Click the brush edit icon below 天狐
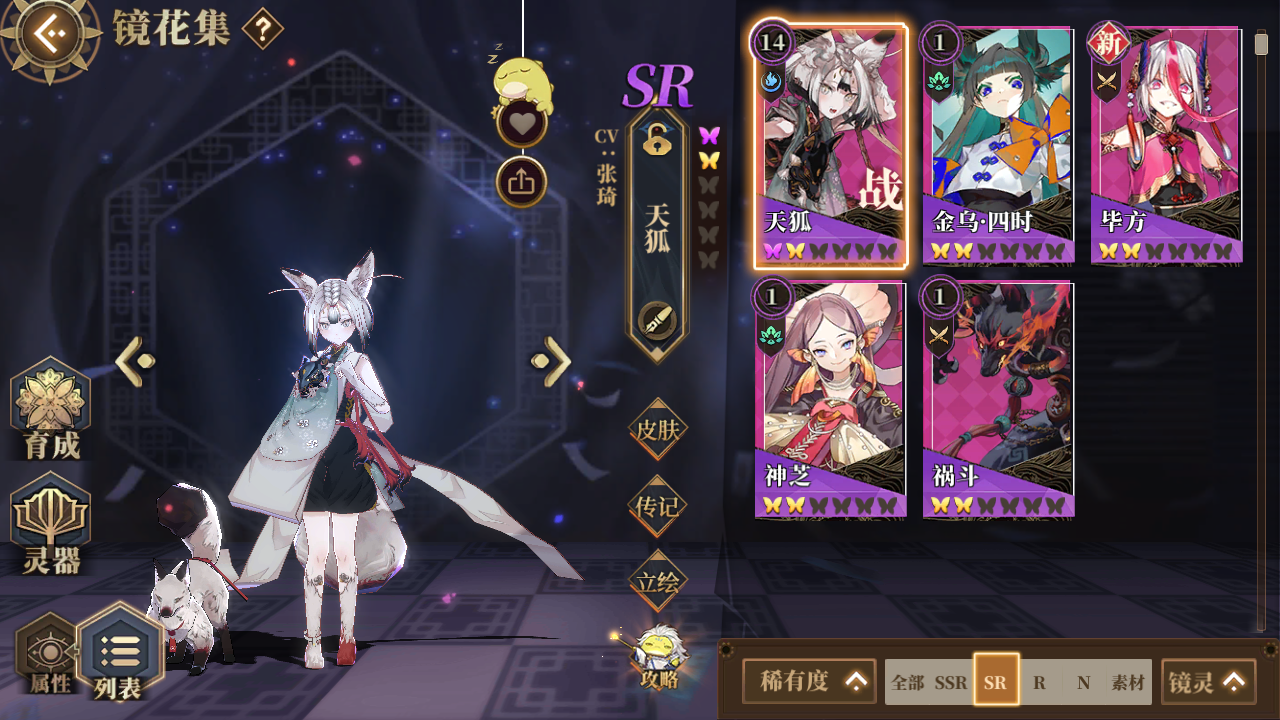This screenshot has height=720, width=1280. coord(657,320)
